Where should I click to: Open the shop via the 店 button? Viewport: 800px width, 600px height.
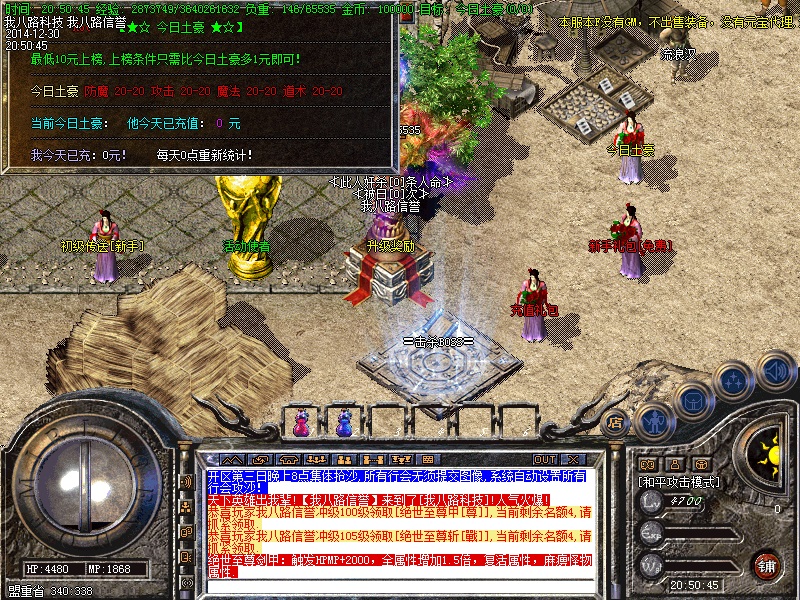point(614,421)
